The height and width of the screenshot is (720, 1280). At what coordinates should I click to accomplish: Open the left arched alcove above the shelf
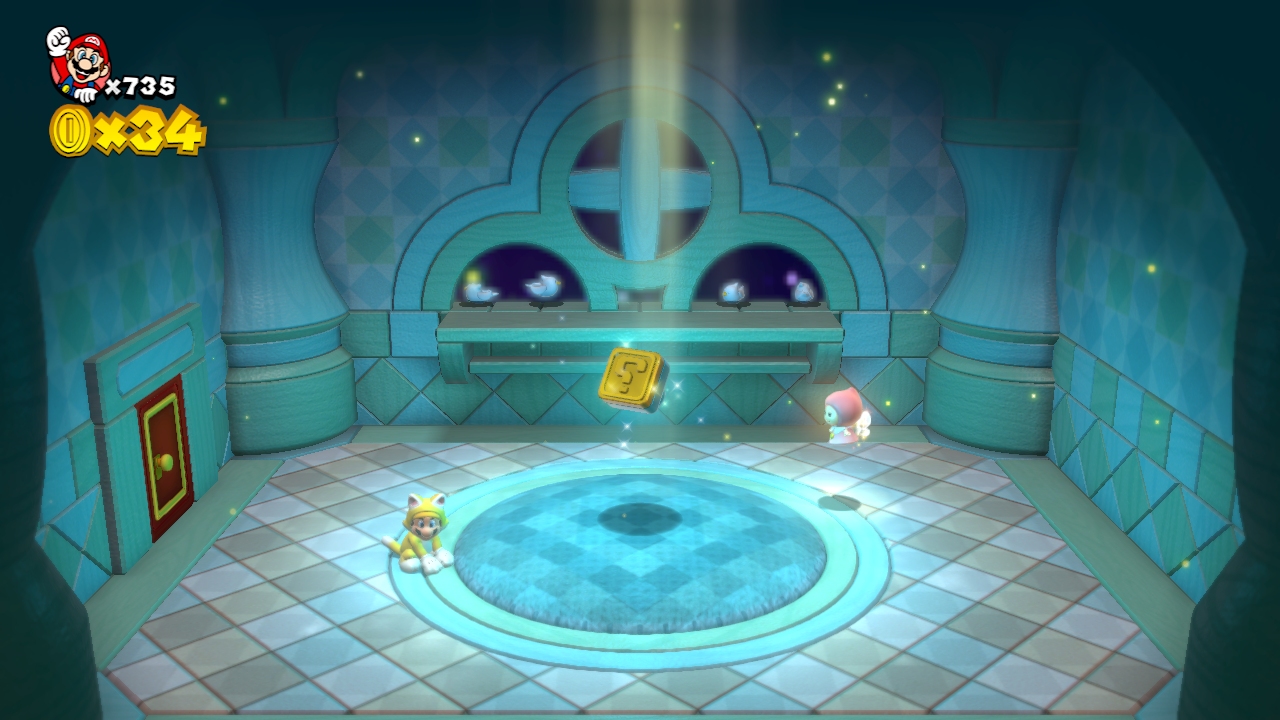coord(520,270)
